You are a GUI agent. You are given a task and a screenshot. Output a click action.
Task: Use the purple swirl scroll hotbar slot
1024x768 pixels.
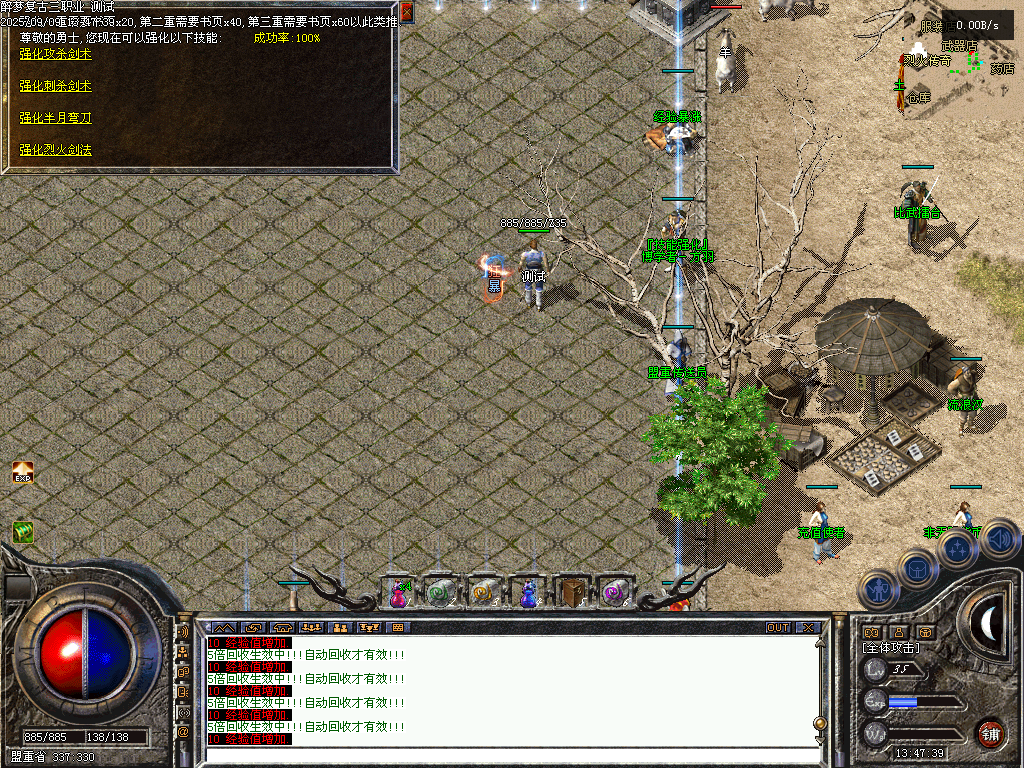(x=614, y=593)
